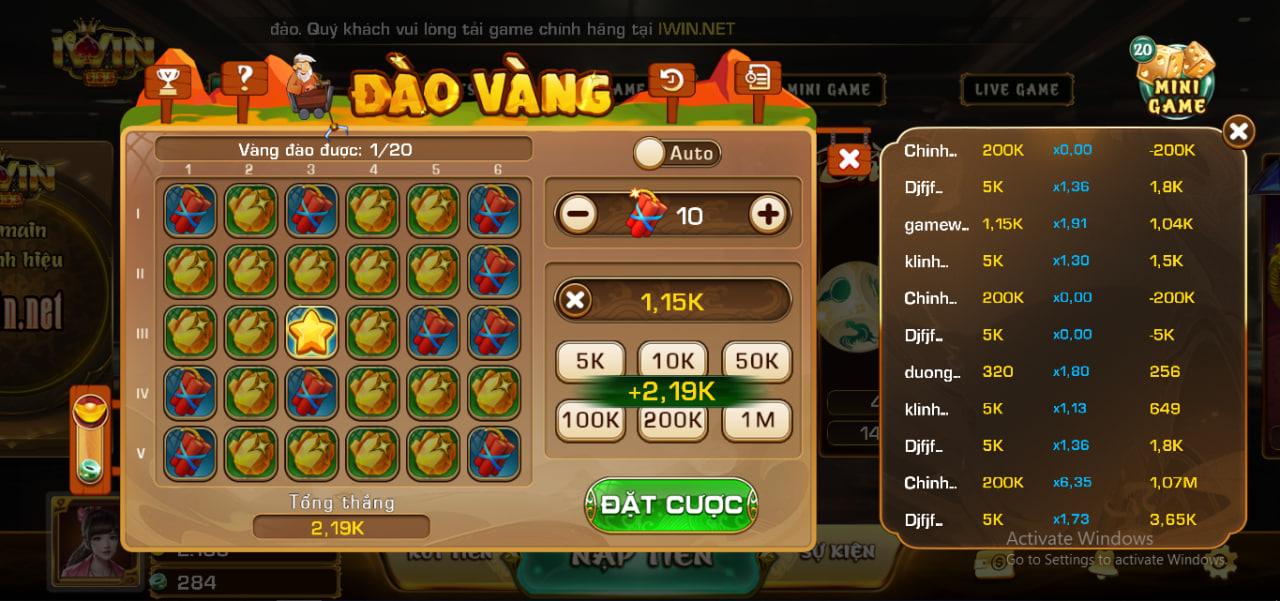Select the 200K bet chip
Screen dimensions: 1280x601
pyautogui.click(x=673, y=421)
